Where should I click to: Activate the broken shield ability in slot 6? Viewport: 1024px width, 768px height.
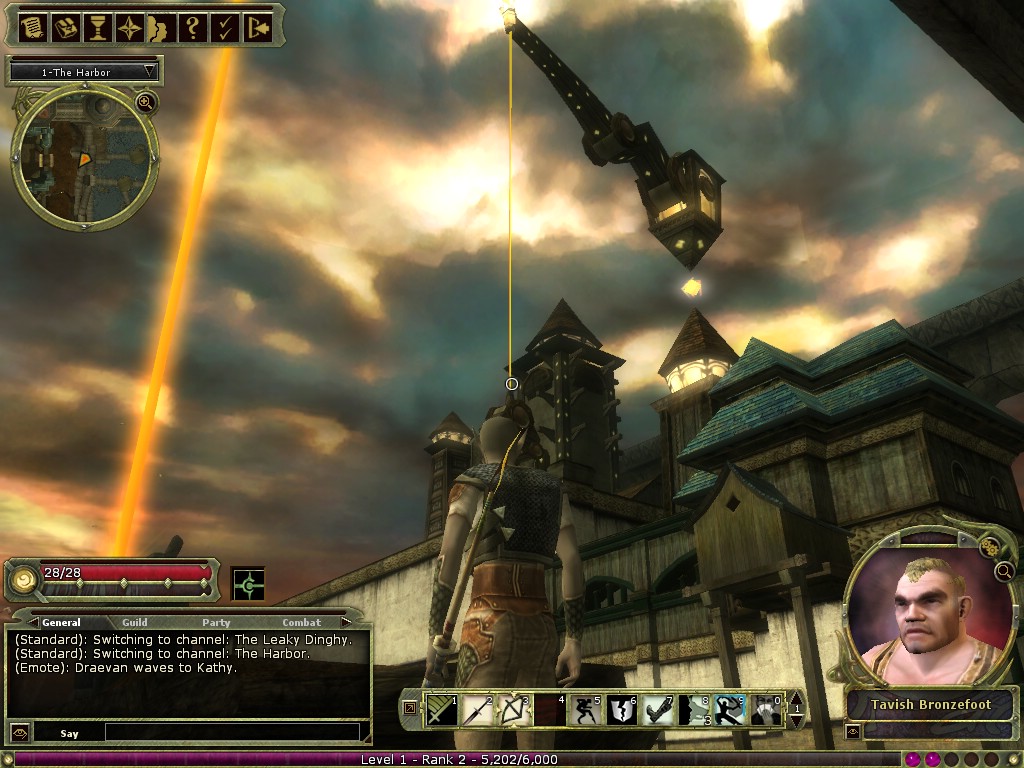(x=620, y=710)
